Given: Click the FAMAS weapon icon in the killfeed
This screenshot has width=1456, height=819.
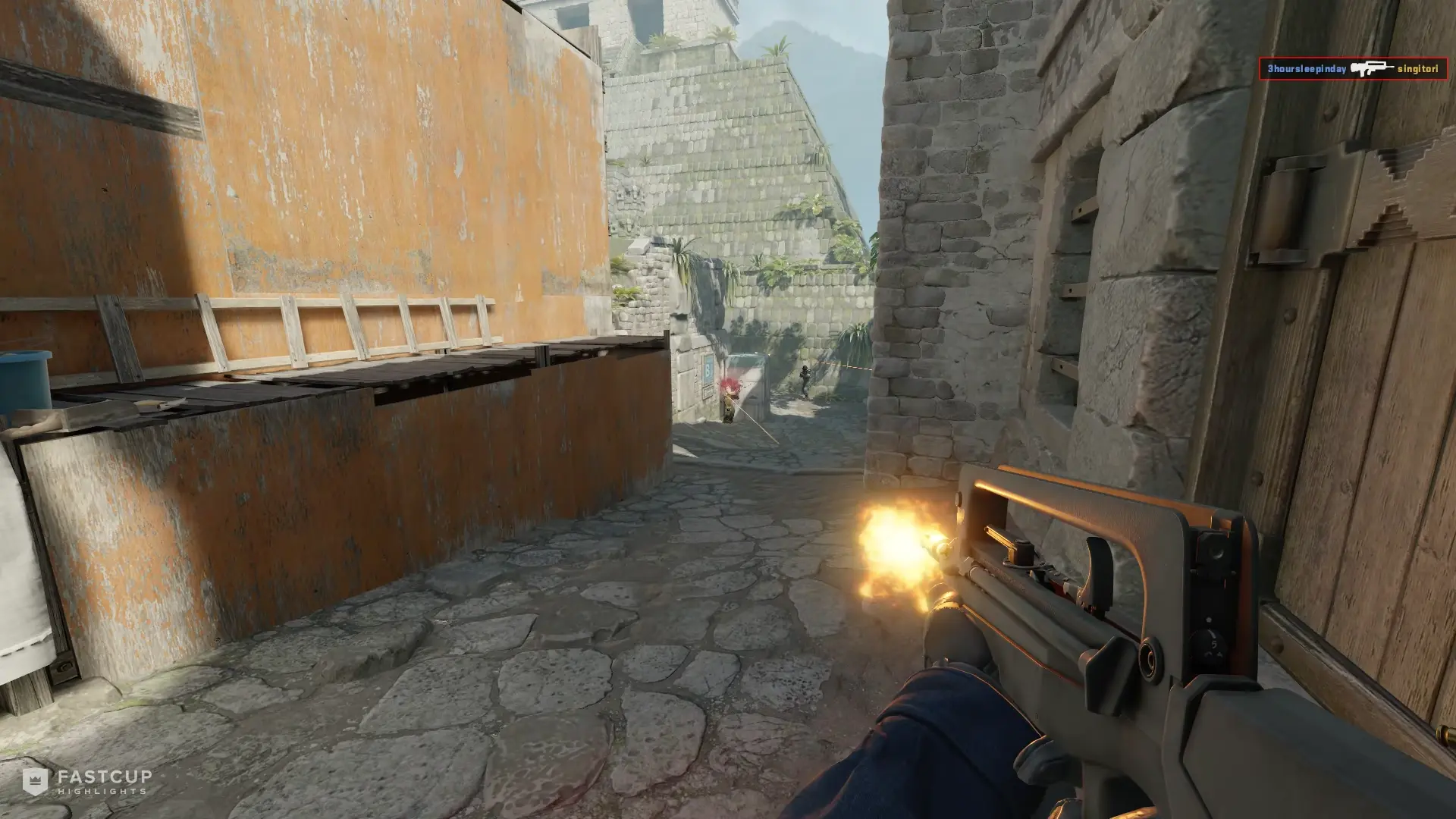Looking at the screenshot, I should [1372, 69].
